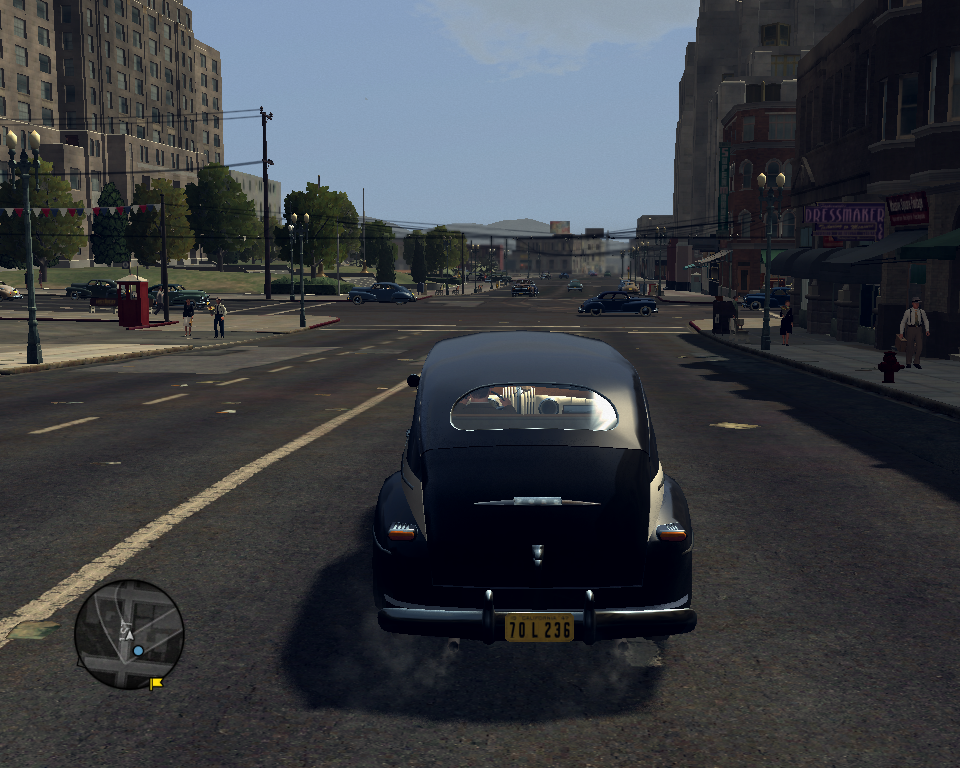Select the yellow flag marker on the minimap
This screenshot has height=768, width=960.
pyautogui.click(x=156, y=684)
